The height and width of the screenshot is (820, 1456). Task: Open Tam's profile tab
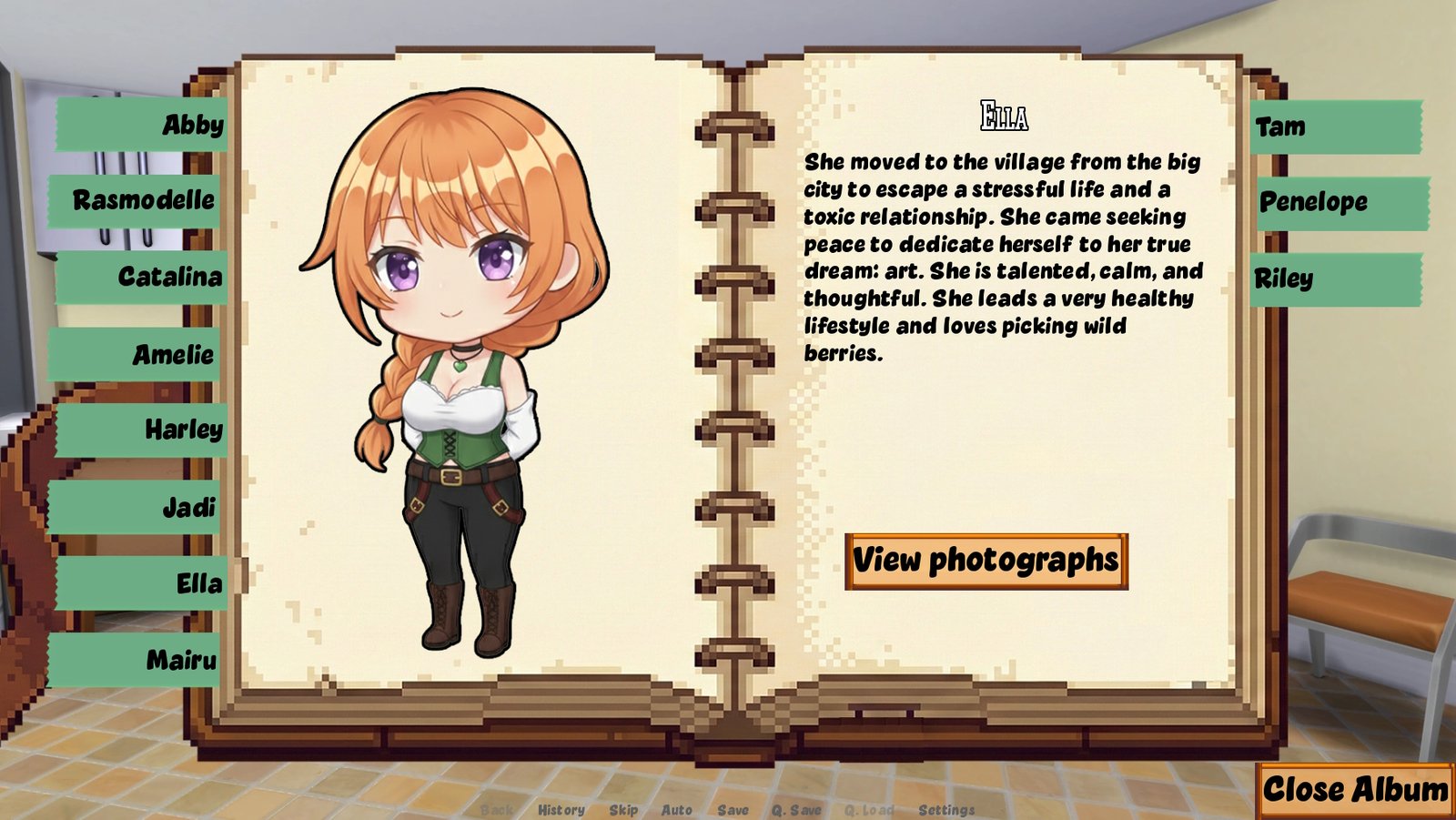pos(1334,127)
